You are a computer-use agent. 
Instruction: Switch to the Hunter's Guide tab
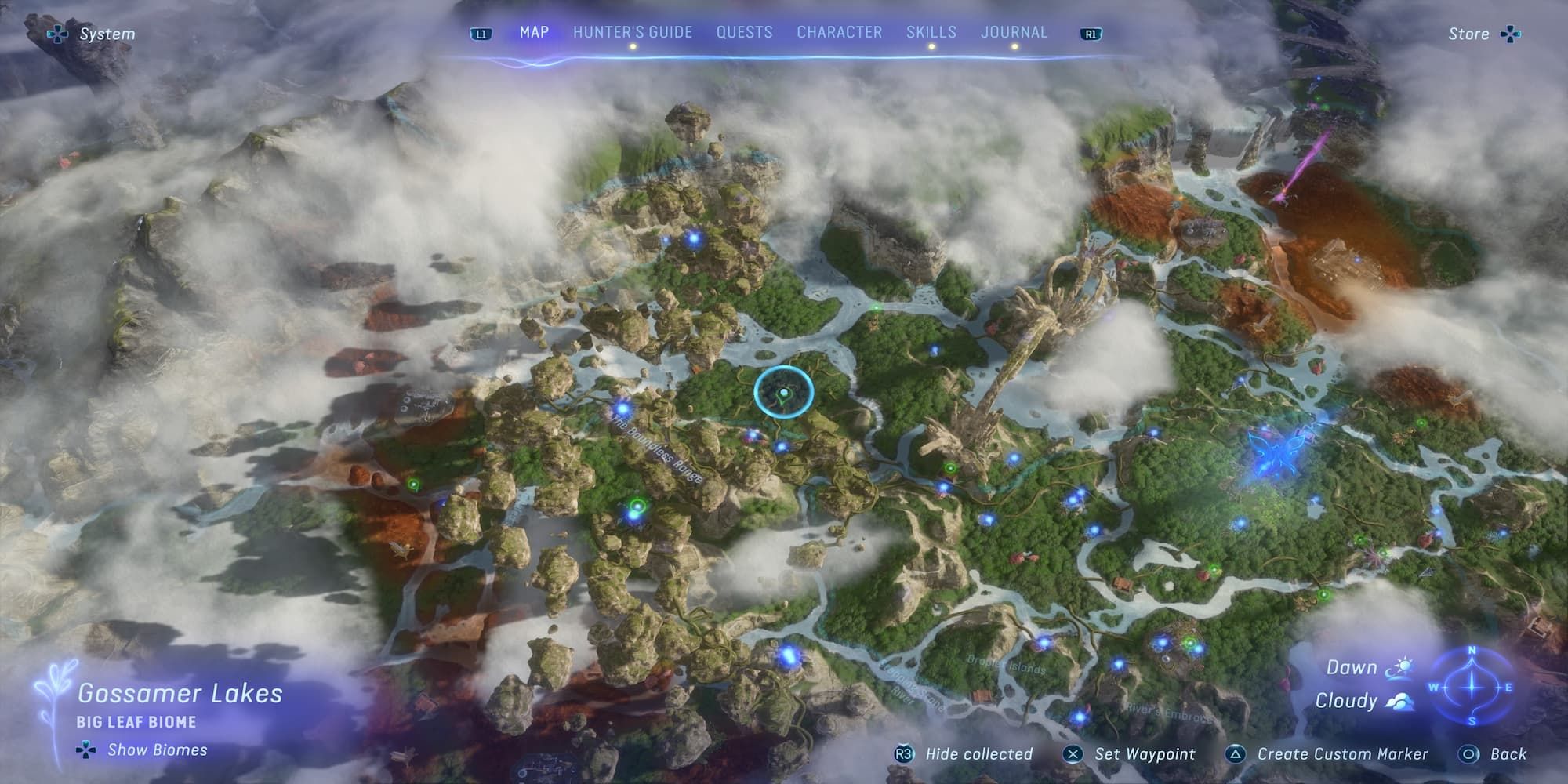tap(631, 32)
